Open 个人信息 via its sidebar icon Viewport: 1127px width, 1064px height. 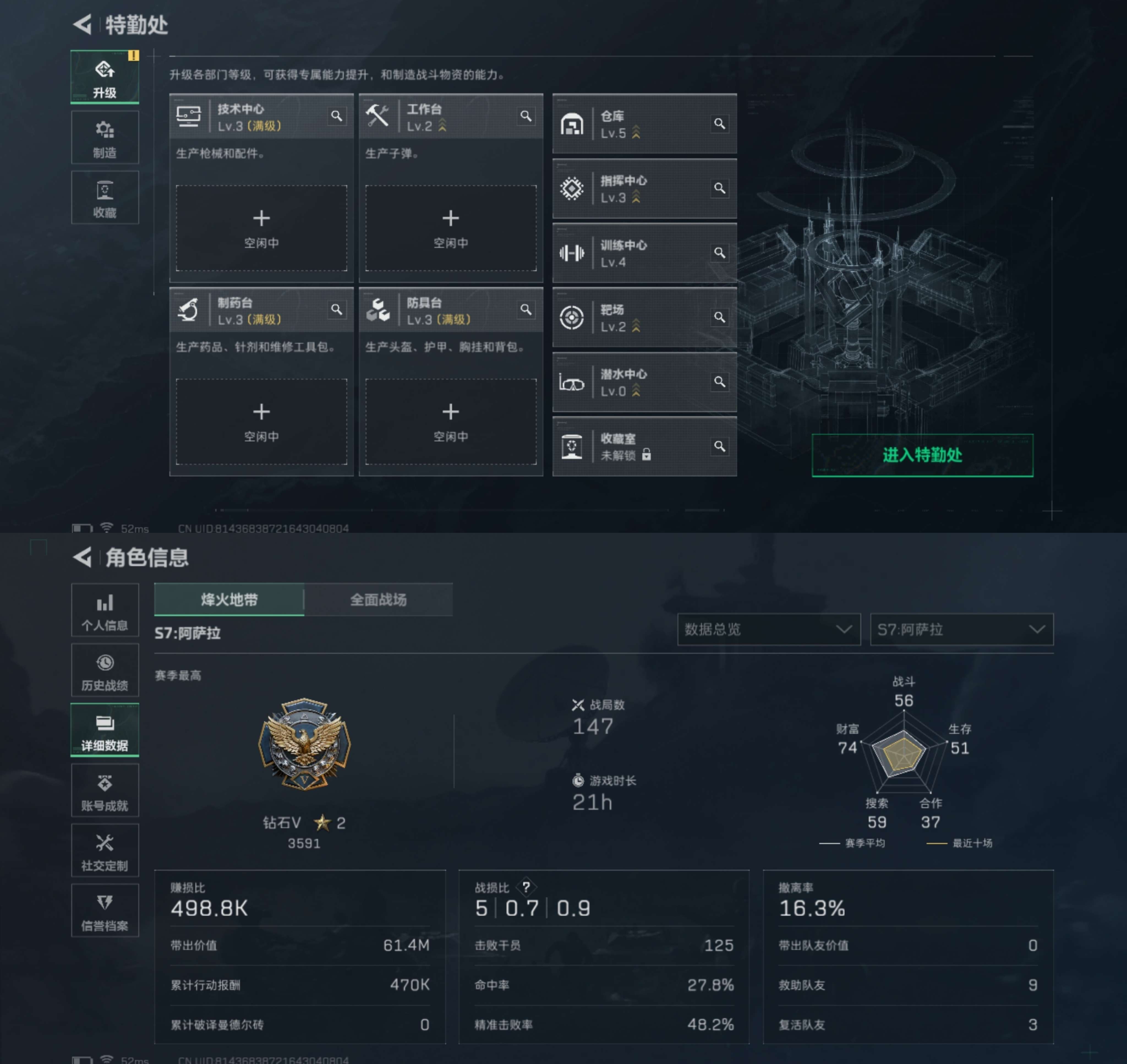(105, 610)
